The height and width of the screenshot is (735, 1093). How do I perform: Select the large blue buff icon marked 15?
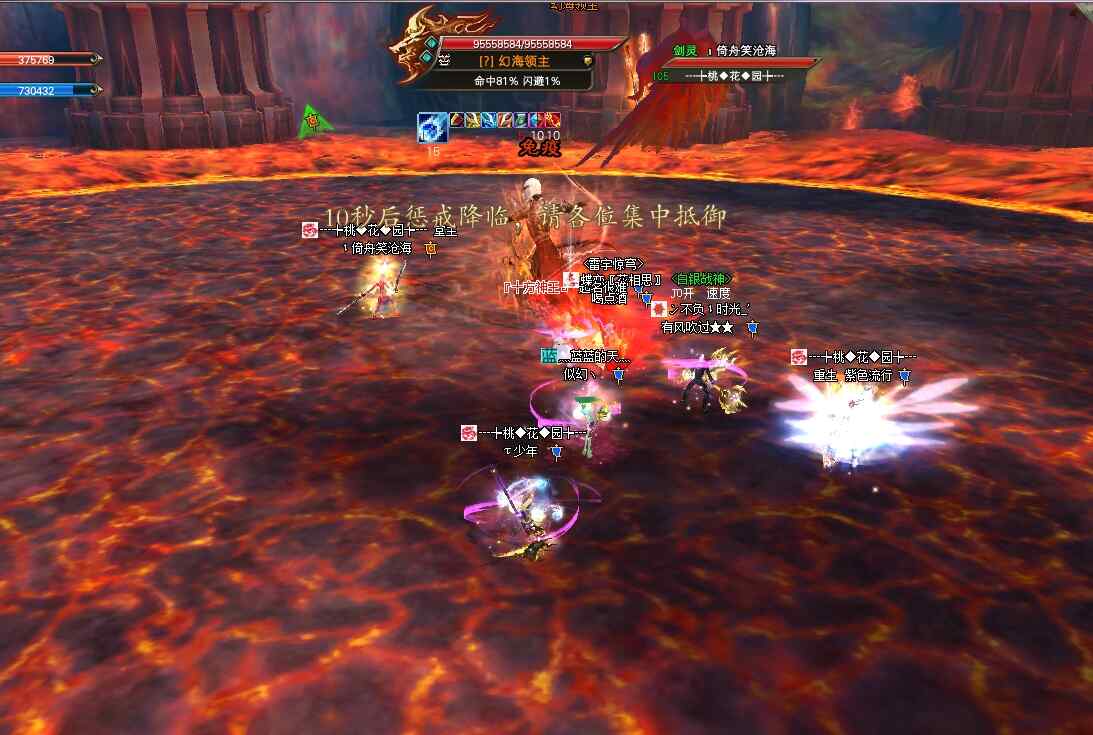point(432,128)
